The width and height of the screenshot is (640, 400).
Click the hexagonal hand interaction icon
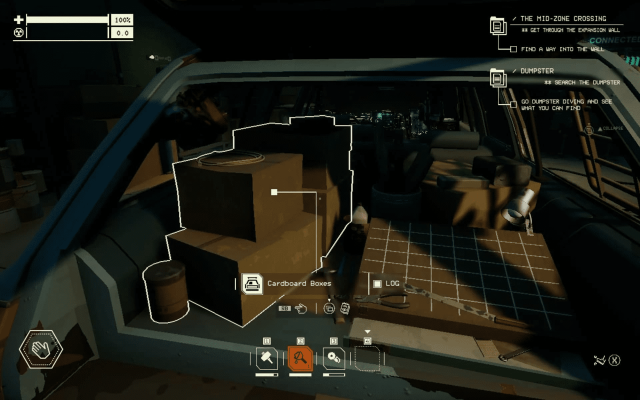pyautogui.click(x=41, y=350)
